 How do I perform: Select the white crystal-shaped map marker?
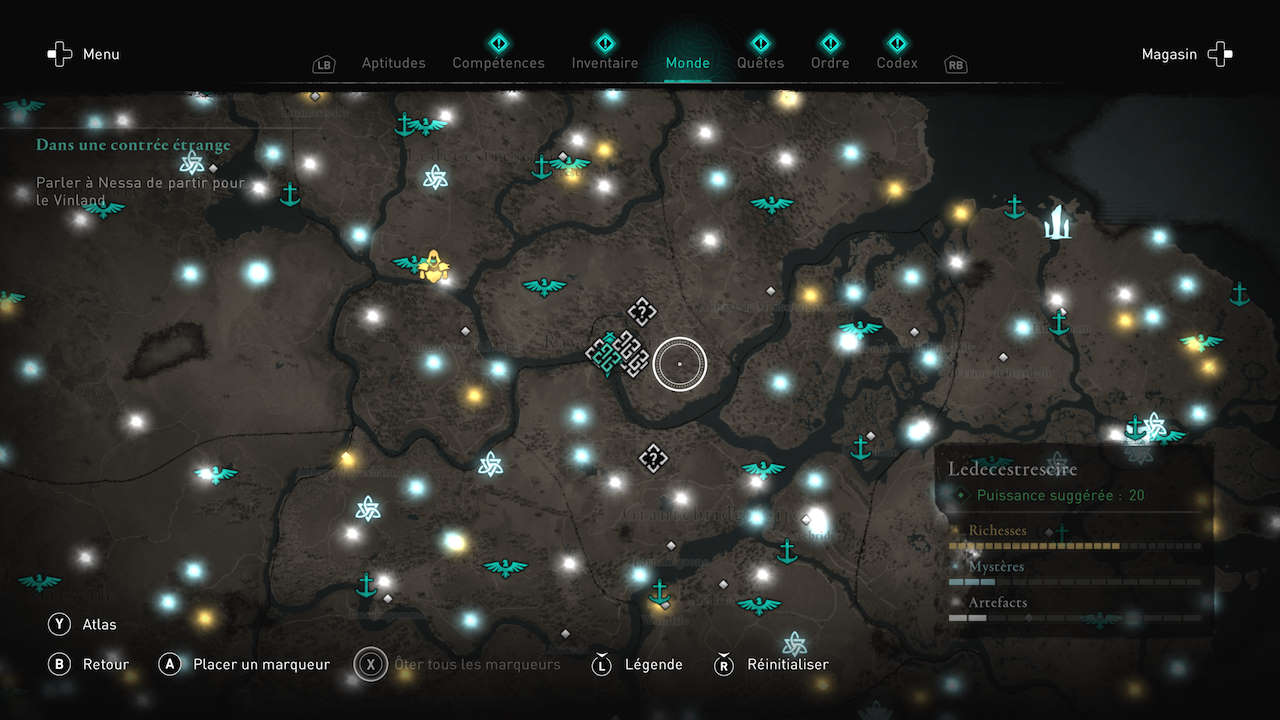click(1057, 222)
